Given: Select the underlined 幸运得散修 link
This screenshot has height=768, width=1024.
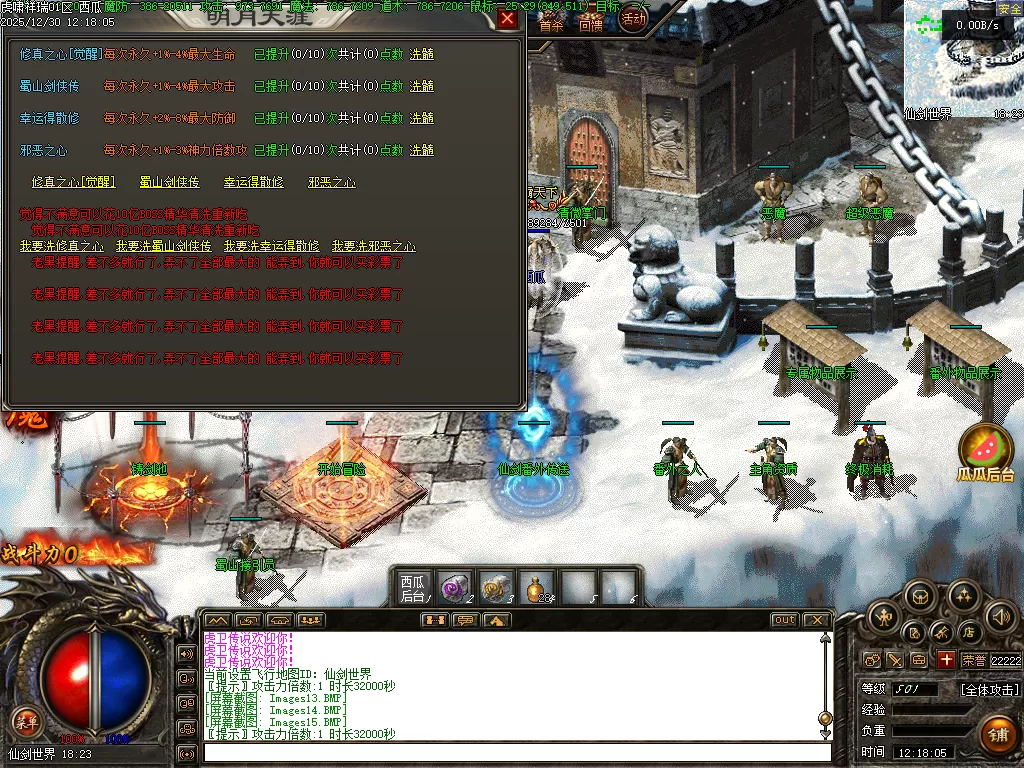Looking at the screenshot, I should (253, 182).
